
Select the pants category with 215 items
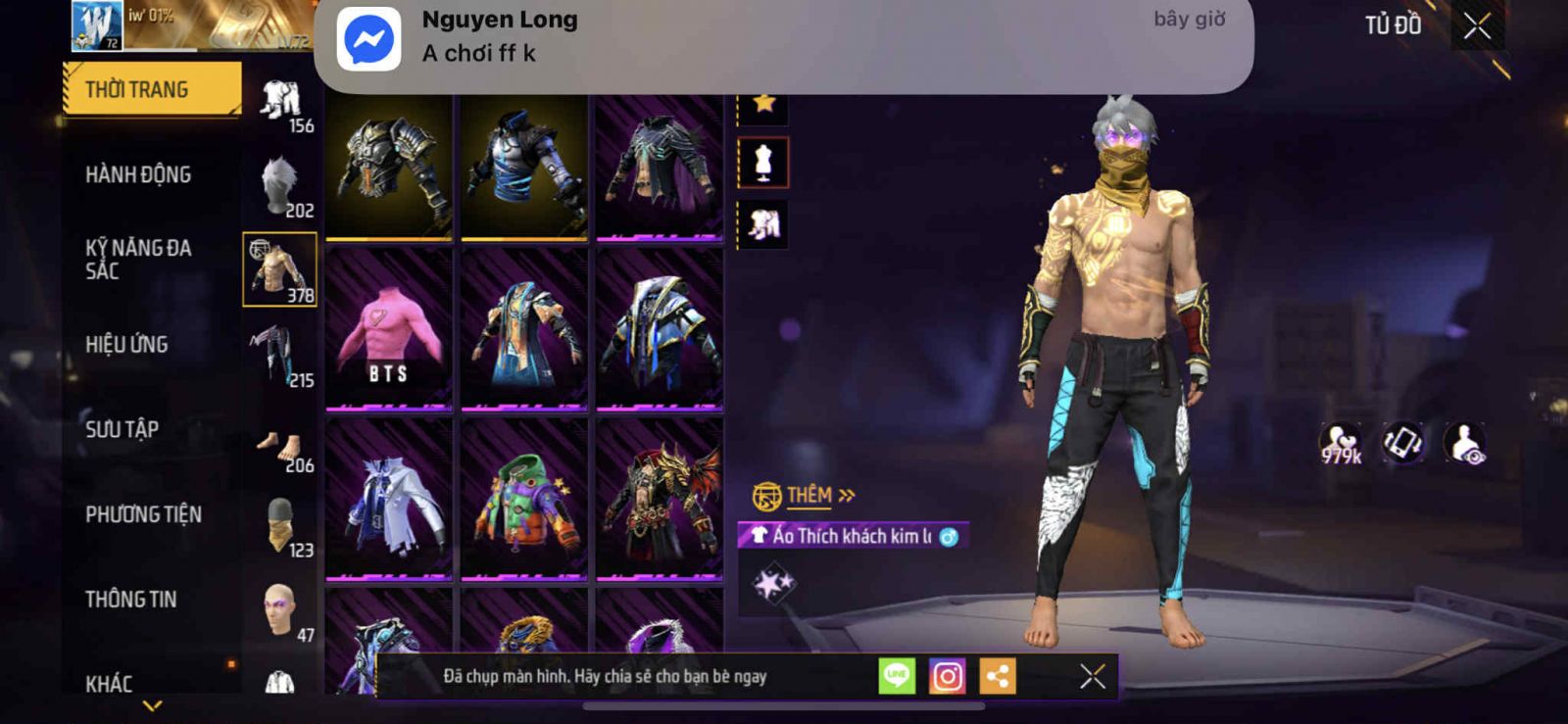pos(280,356)
